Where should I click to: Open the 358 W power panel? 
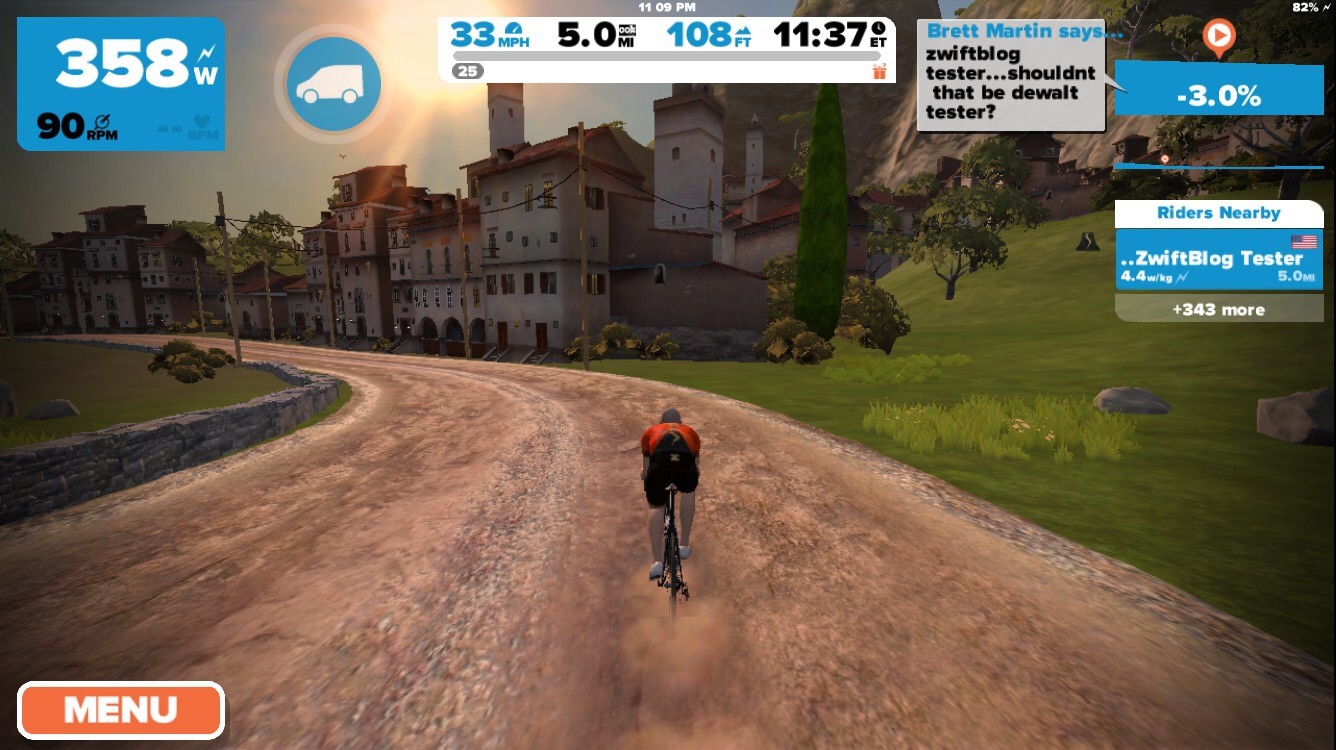pyautogui.click(x=121, y=84)
